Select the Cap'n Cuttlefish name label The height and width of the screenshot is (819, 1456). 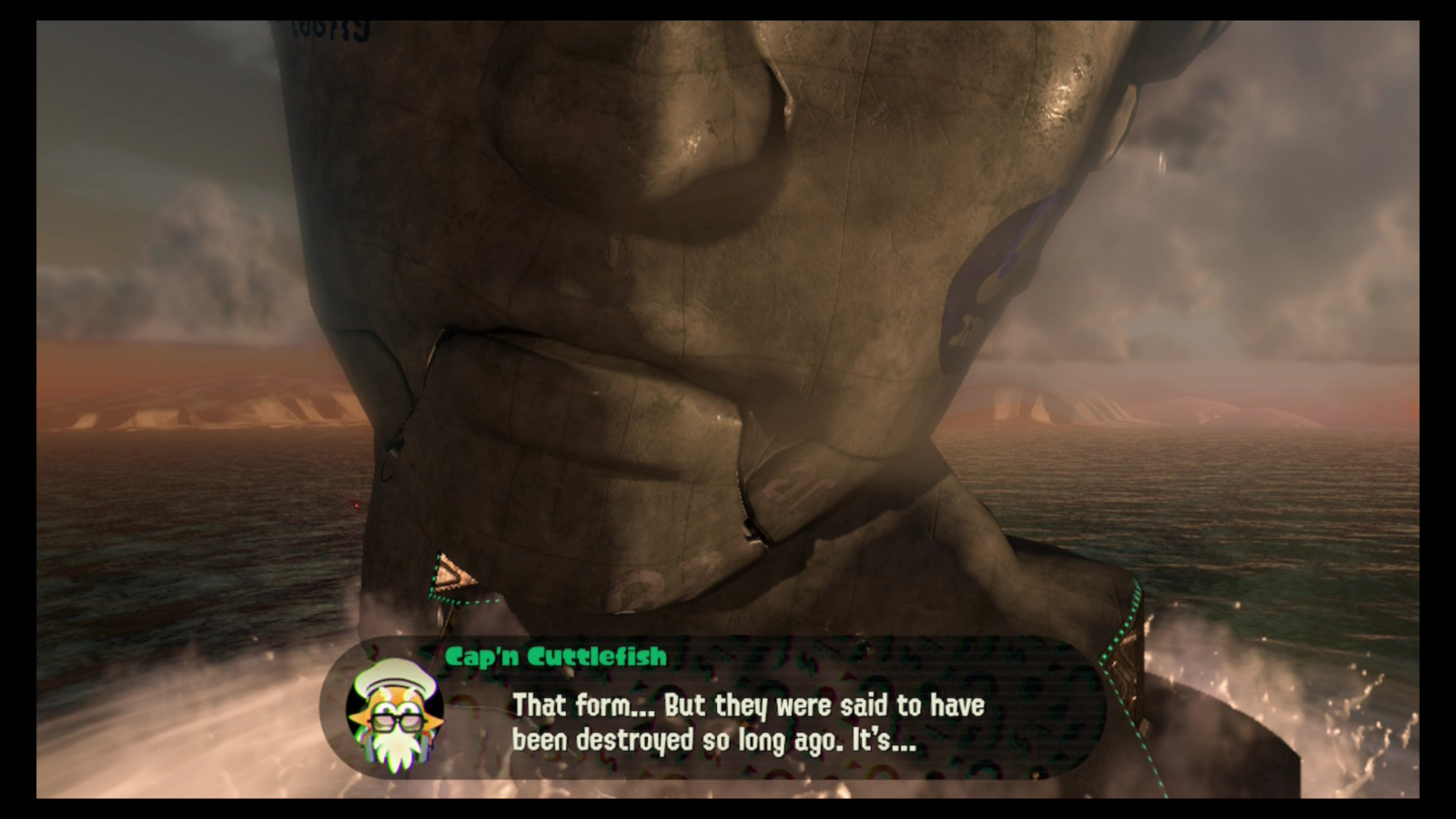(x=556, y=653)
